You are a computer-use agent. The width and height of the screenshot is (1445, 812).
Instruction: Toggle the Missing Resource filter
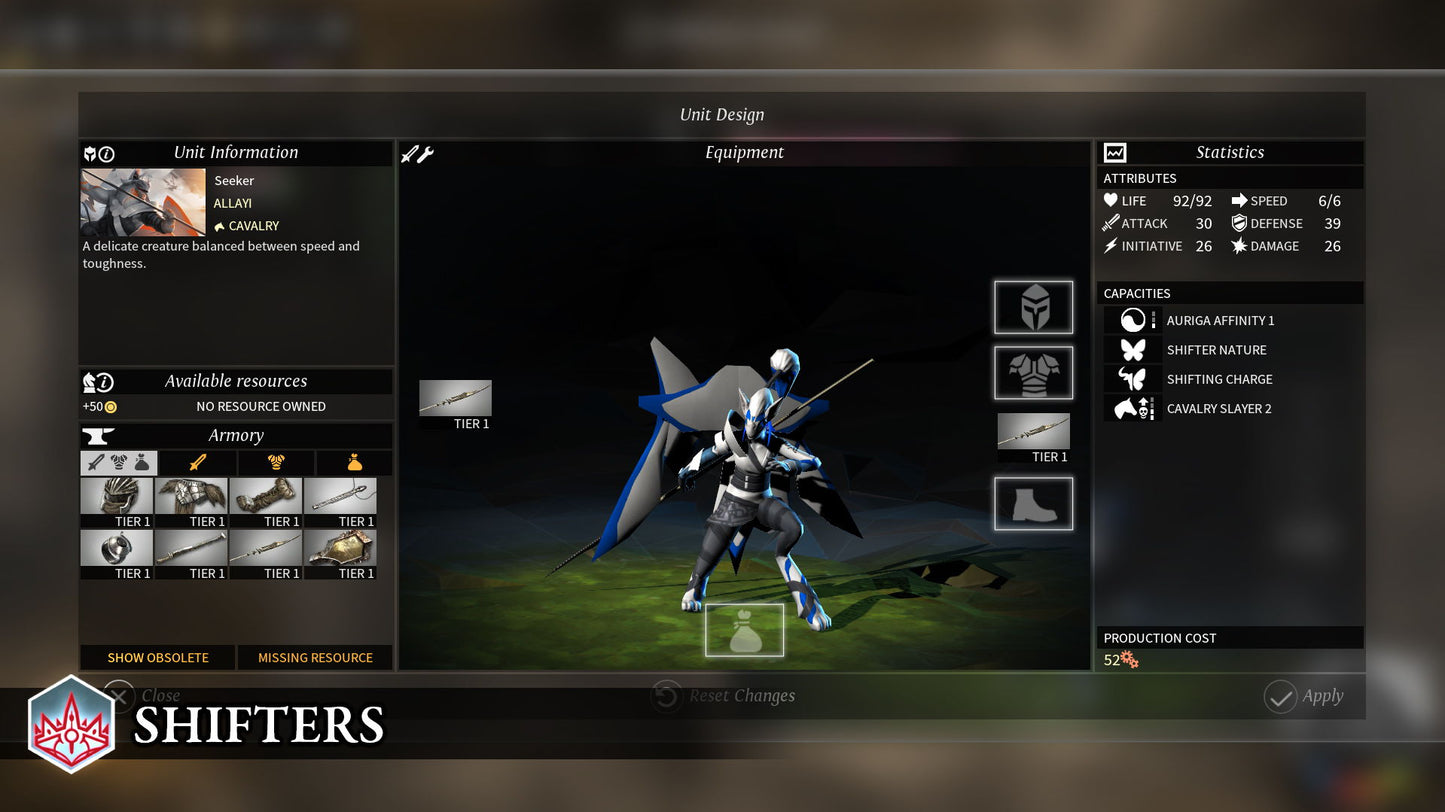(x=315, y=657)
